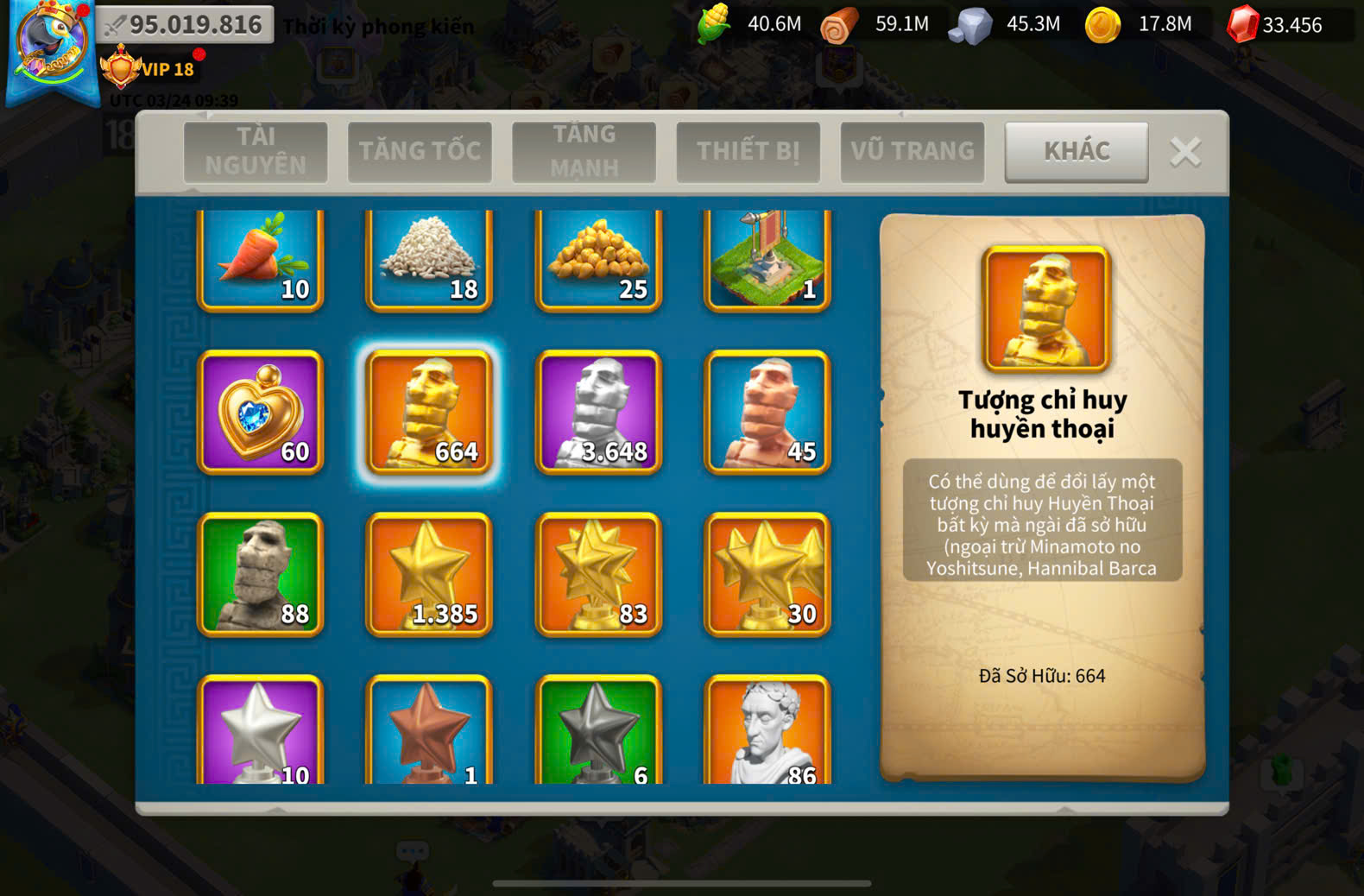Screen dimensions: 1364x896
Task: Show the Thiết Bị tab
Action: (748, 151)
